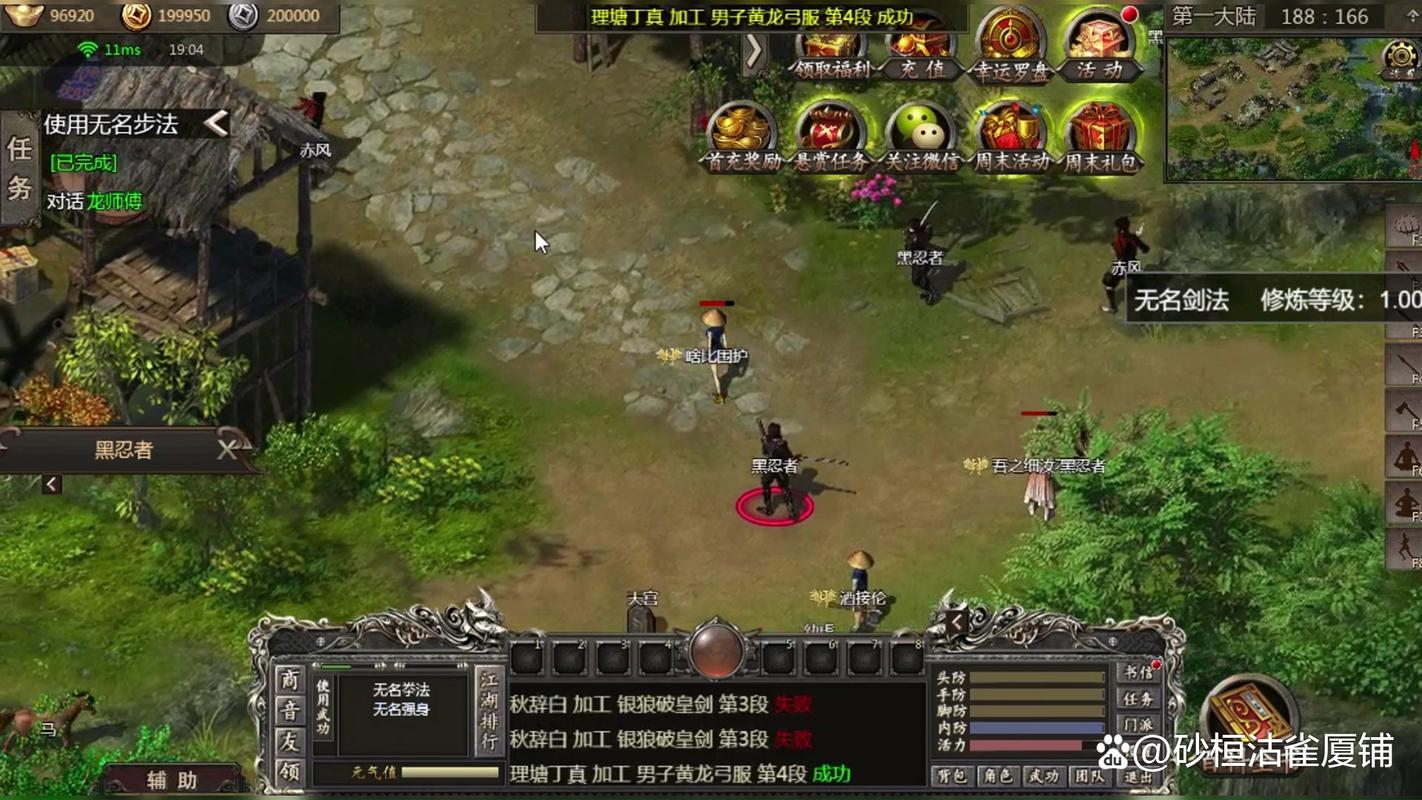Open the 角色 character button
The height and width of the screenshot is (800, 1422).
pos(998,776)
